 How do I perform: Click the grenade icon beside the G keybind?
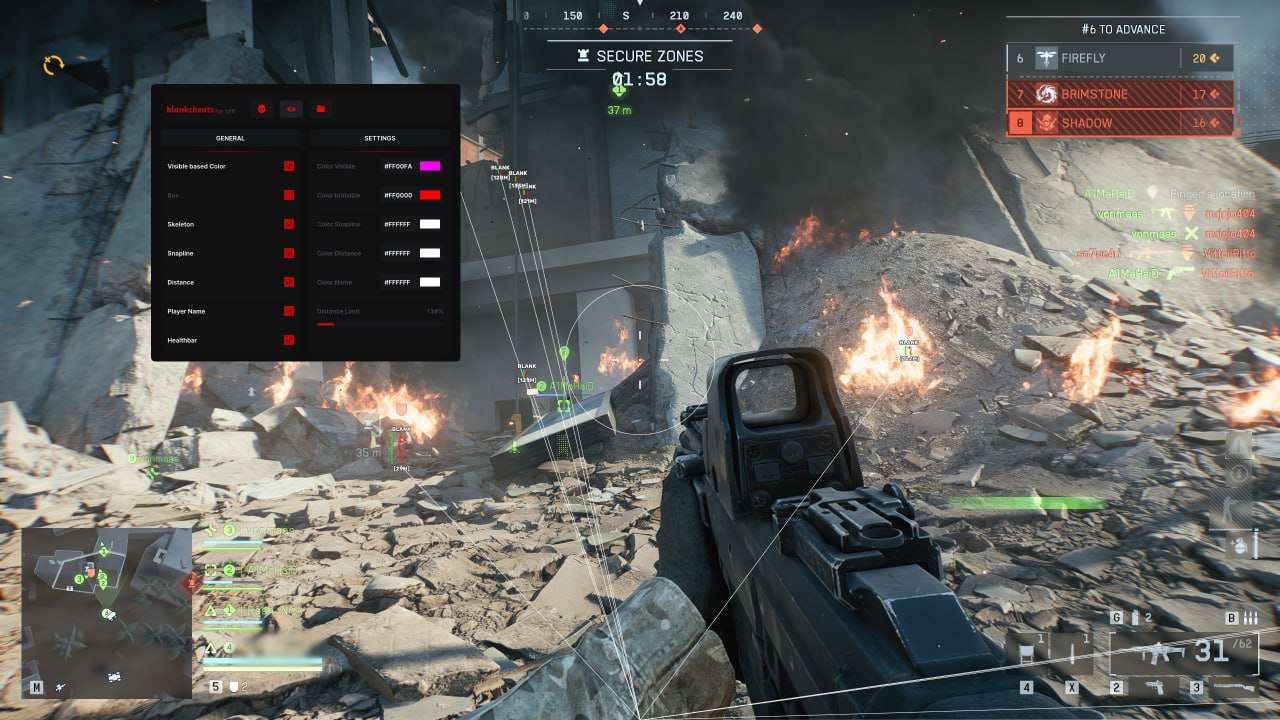point(1135,617)
